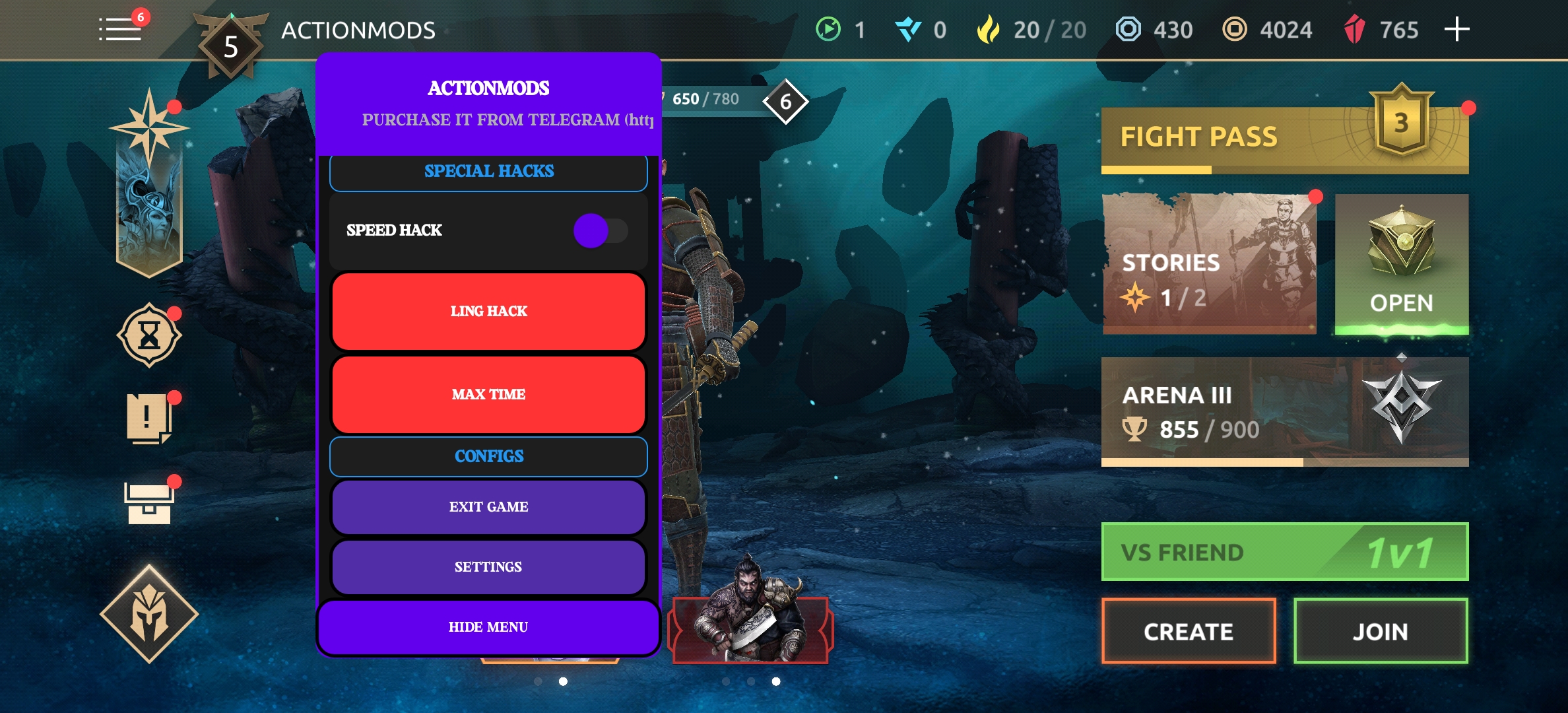Enter the Stories mode tile
The width and height of the screenshot is (1568, 713).
click(x=1209, y=263)
